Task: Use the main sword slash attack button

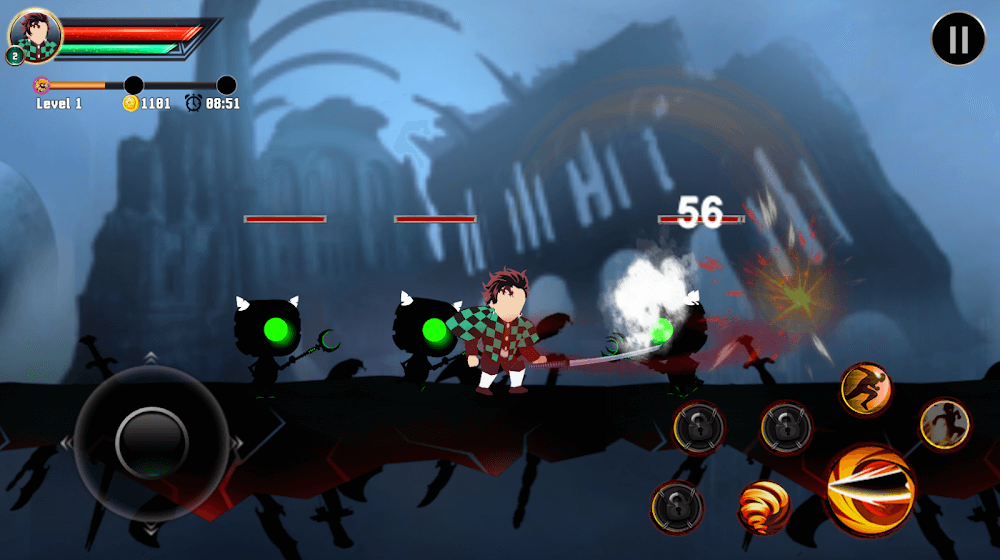Action: tap(869, 489)
